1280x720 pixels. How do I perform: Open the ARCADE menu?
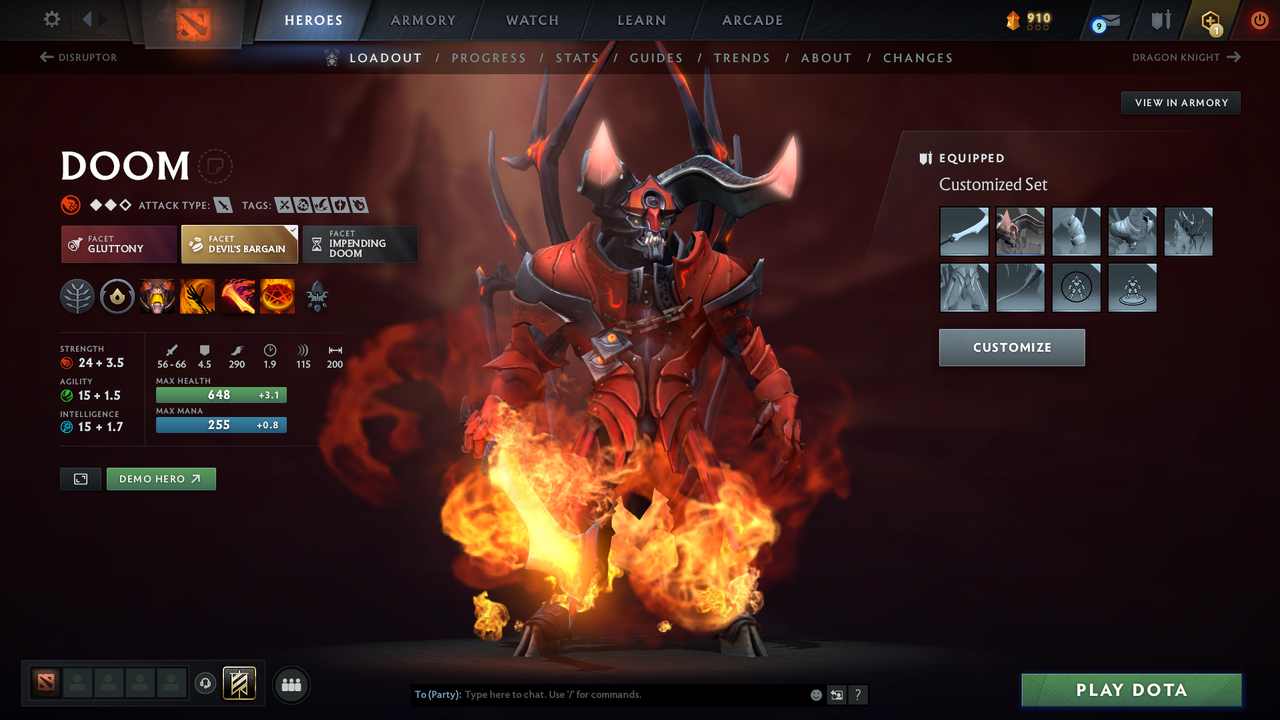pos(751,19)
